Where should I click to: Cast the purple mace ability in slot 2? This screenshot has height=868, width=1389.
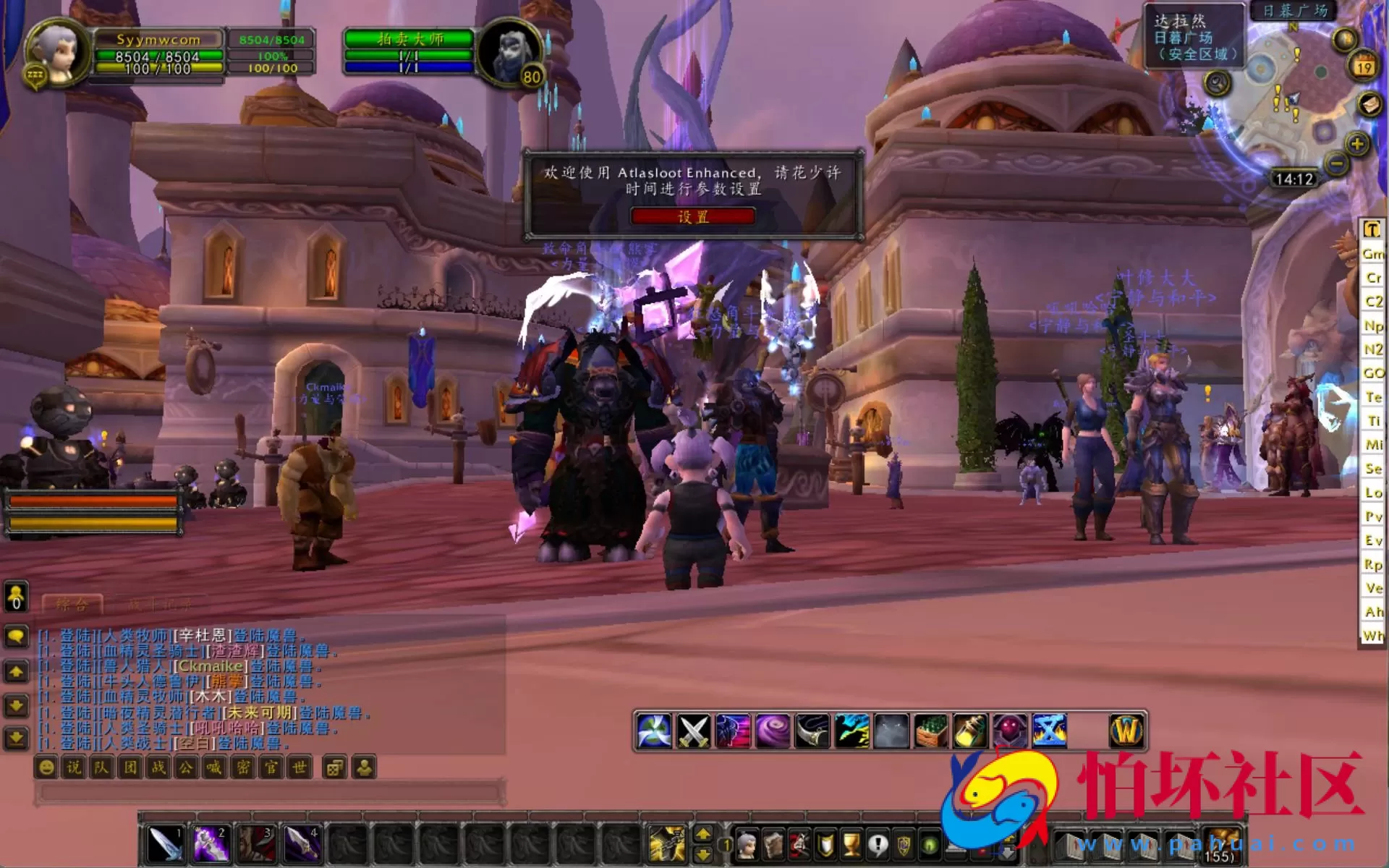point(211,843)
